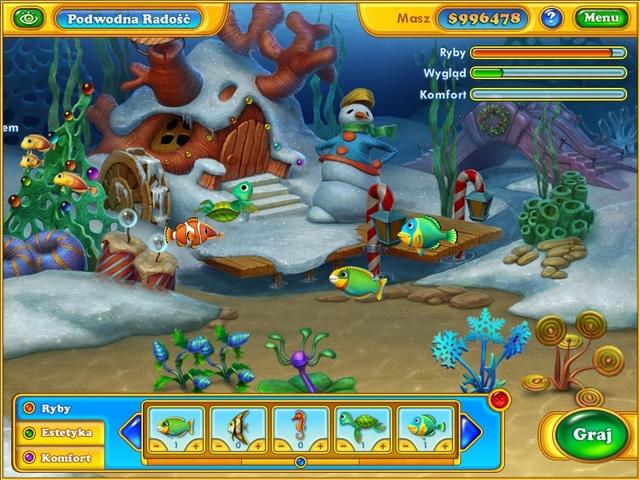This screenshot has width=640, height=480.
Task: Pick the orange seahorse shop slot
Action: coord(300,426)
